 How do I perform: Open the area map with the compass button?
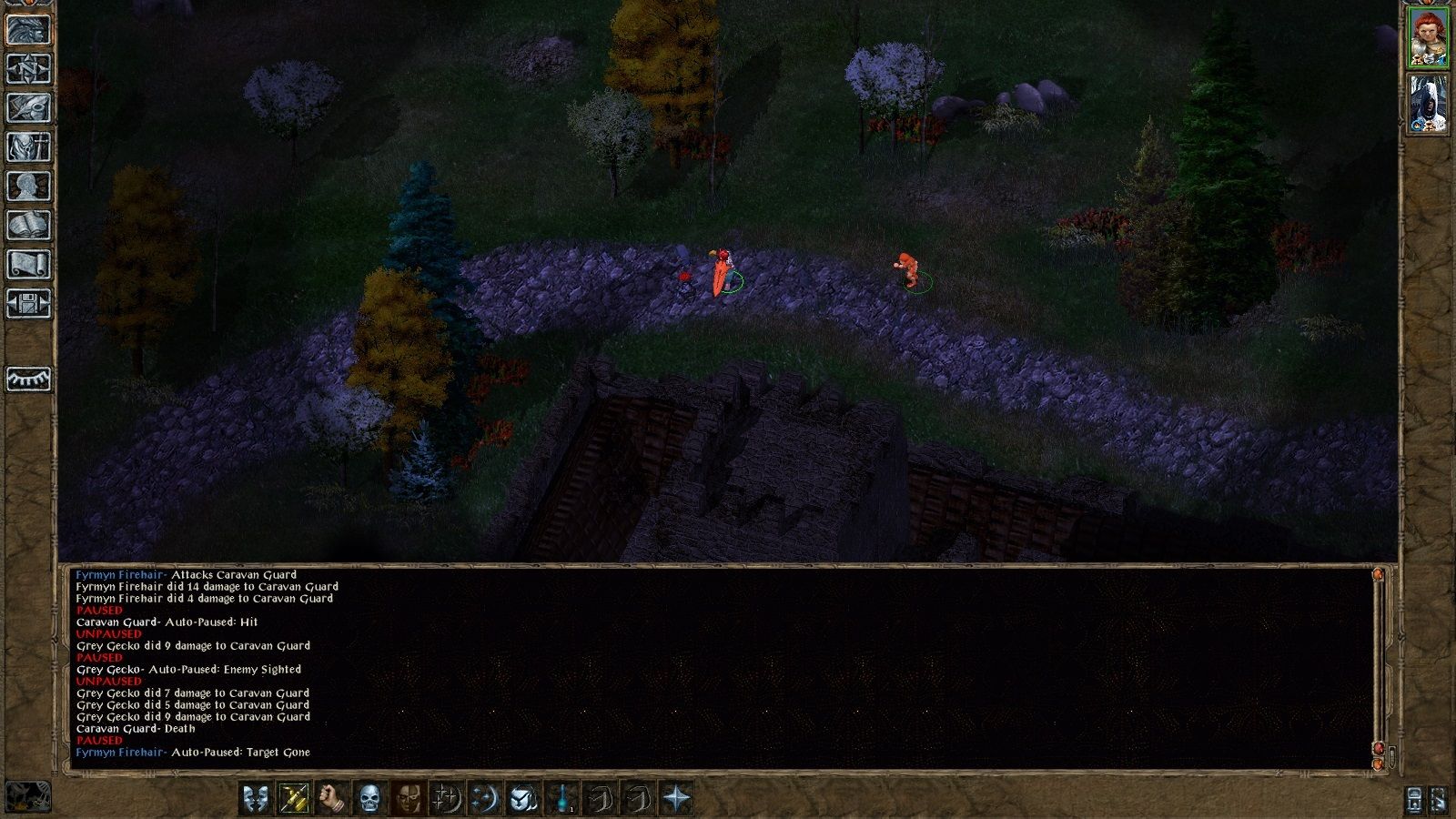click(x=28, y=69)
